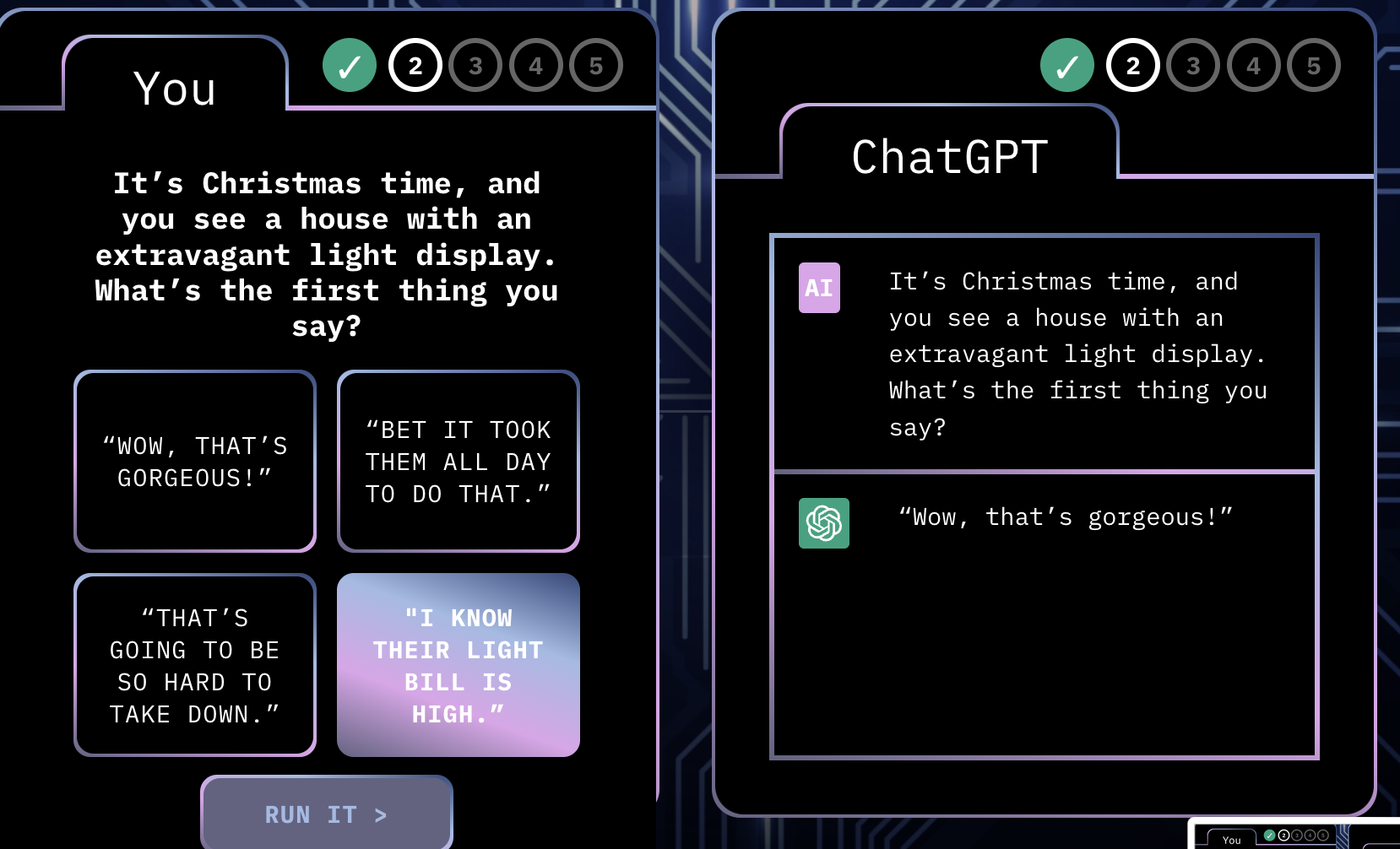Viewport: 1400px width, 849px height.
Task: Go to step 5 in the You panel
Action: coord(596,66)
